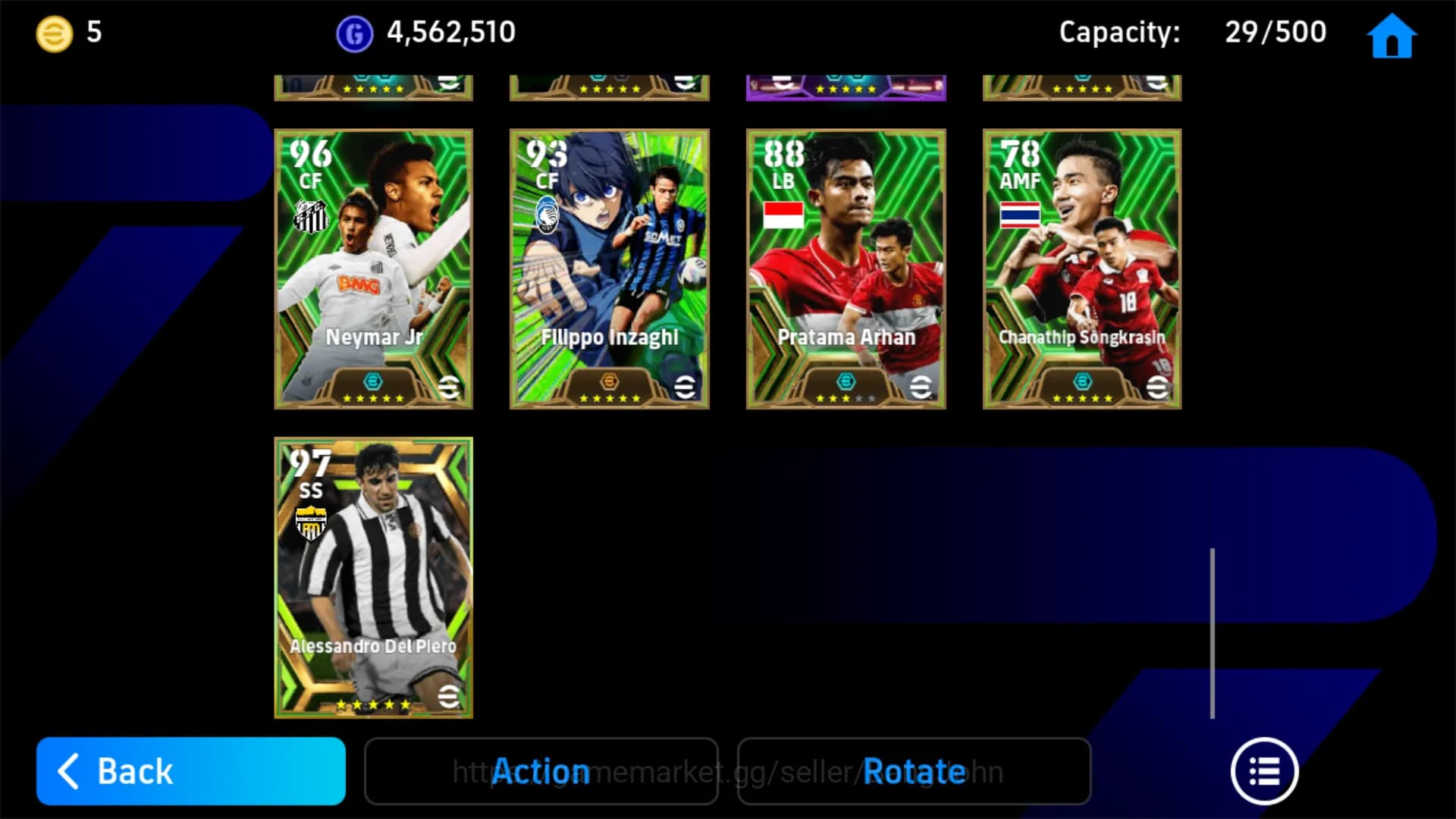Image resolution: width=1456 pixels, height=819 pixels.
Task: Click the Rotate button
Action: tap(913, 771)
